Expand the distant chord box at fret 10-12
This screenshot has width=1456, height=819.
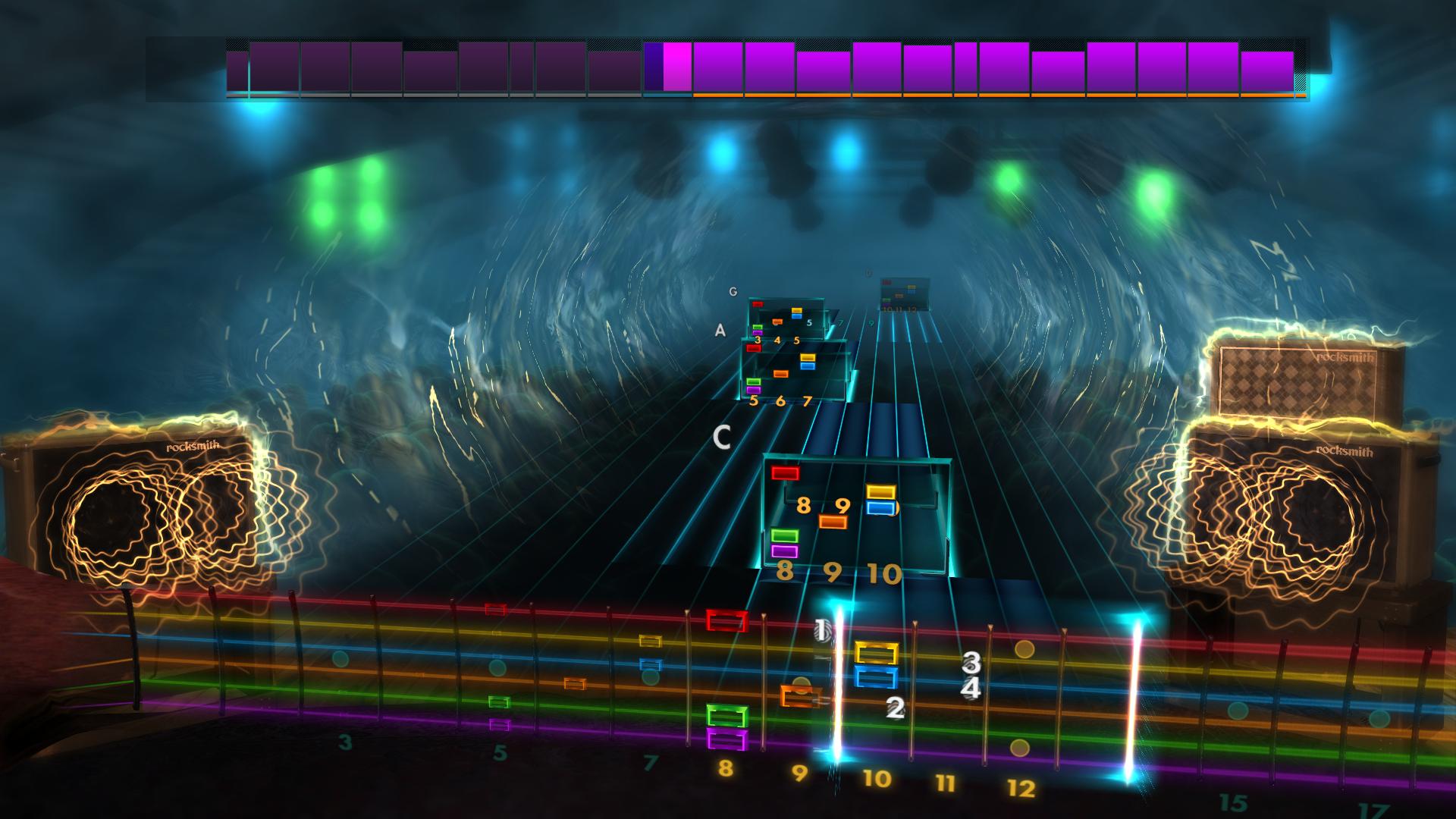(902, 296)
